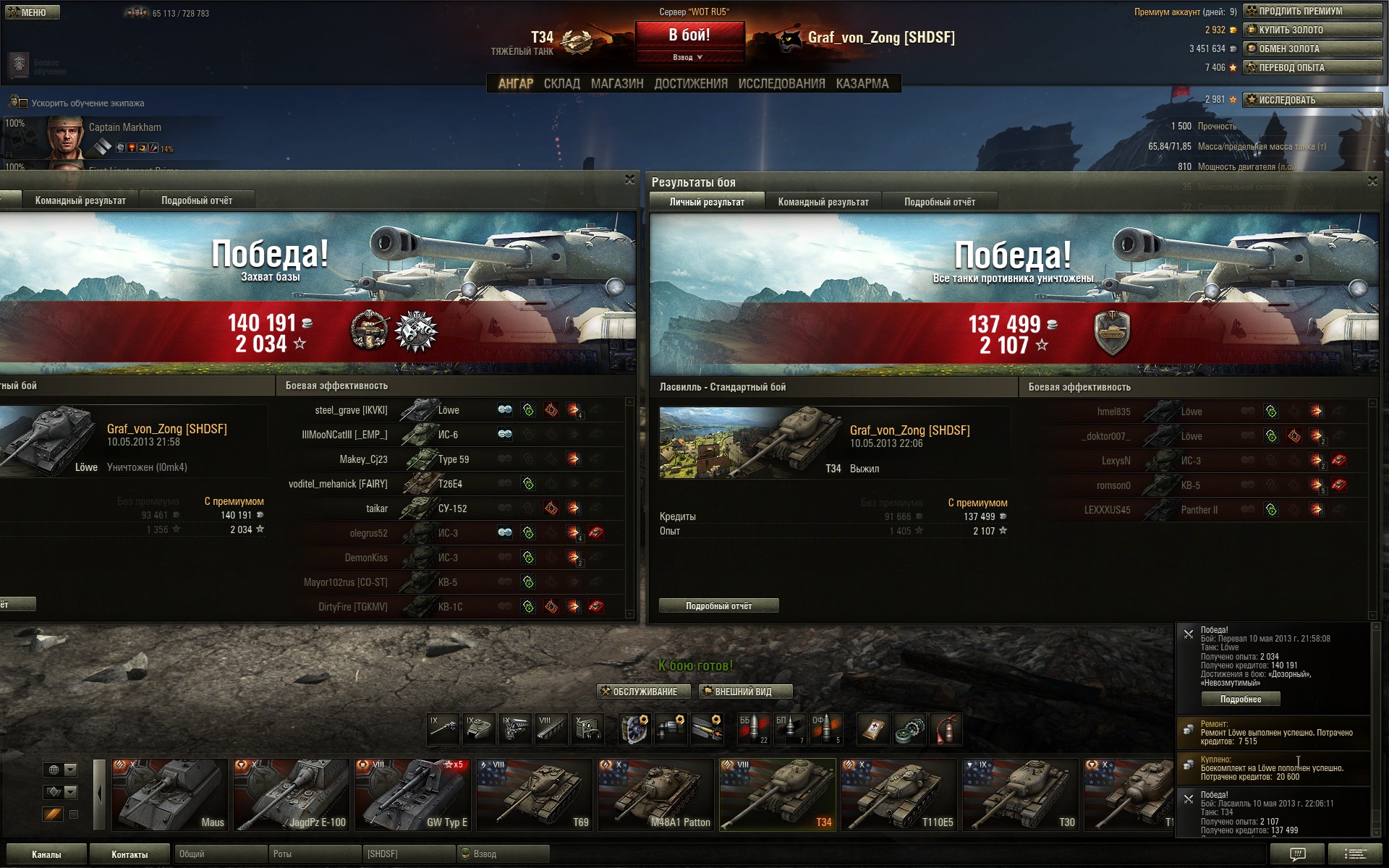
Task: Click ПРОДЛИТЬ ПРЕМИУМ button
Action: click(1312, 12)
